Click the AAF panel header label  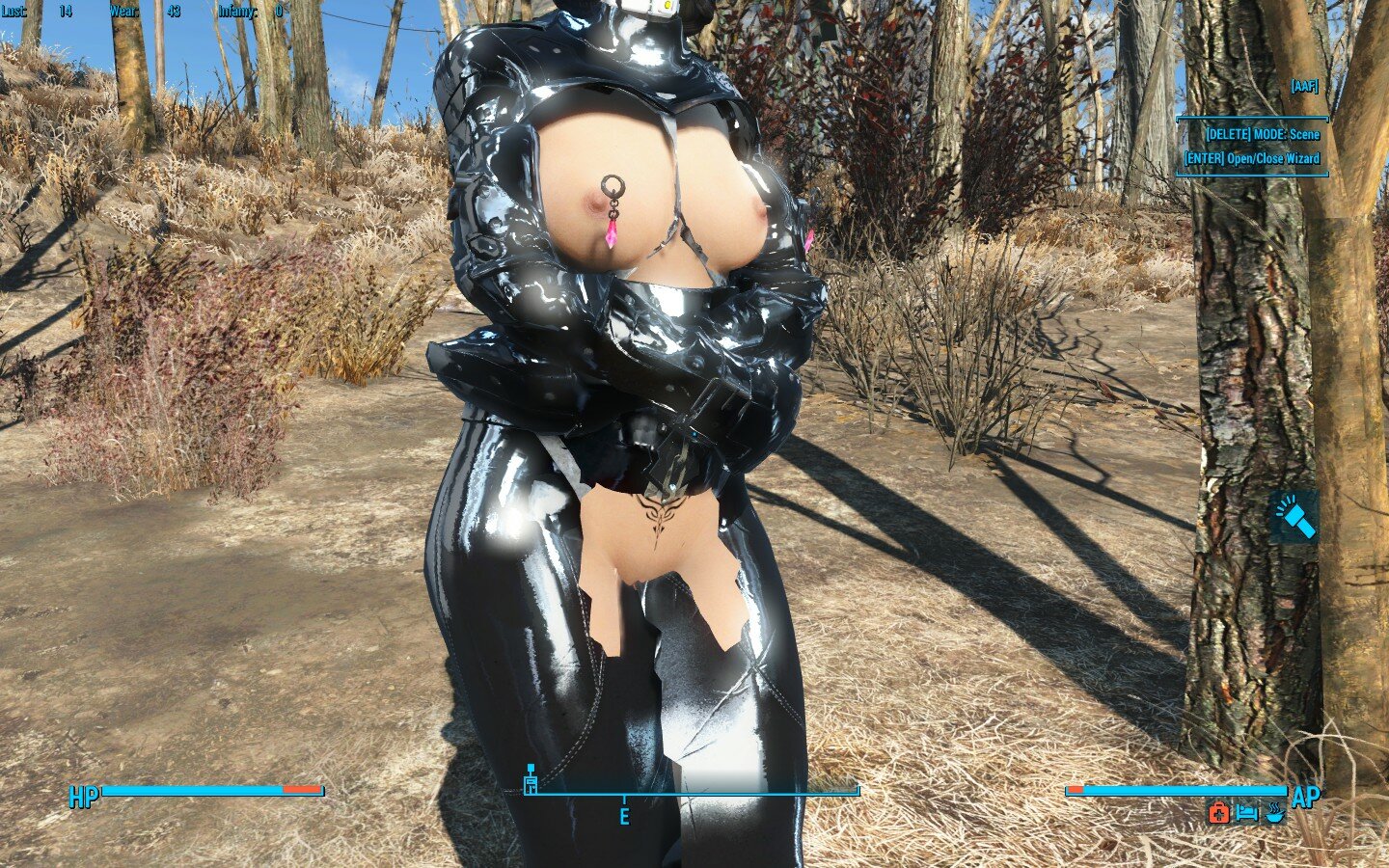tap(1303, 87)
